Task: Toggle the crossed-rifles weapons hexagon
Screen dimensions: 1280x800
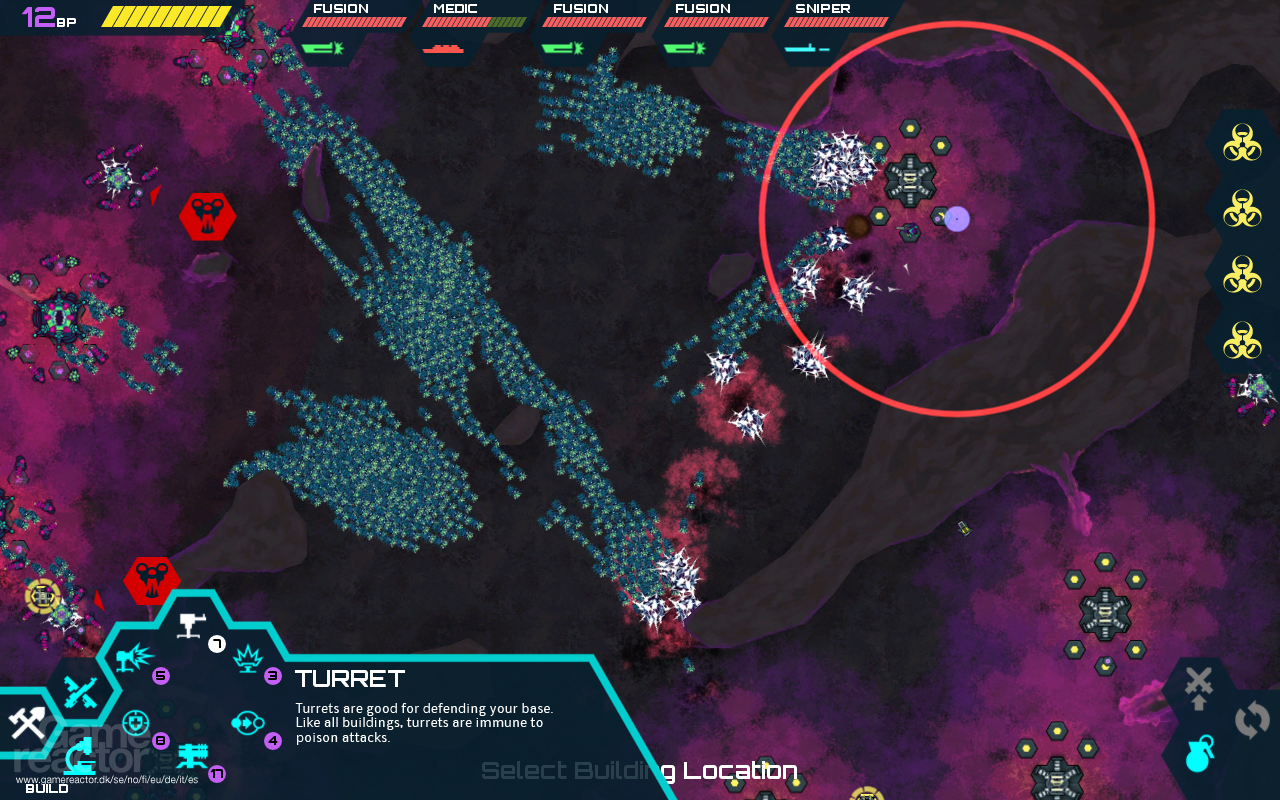Action: 80,692
